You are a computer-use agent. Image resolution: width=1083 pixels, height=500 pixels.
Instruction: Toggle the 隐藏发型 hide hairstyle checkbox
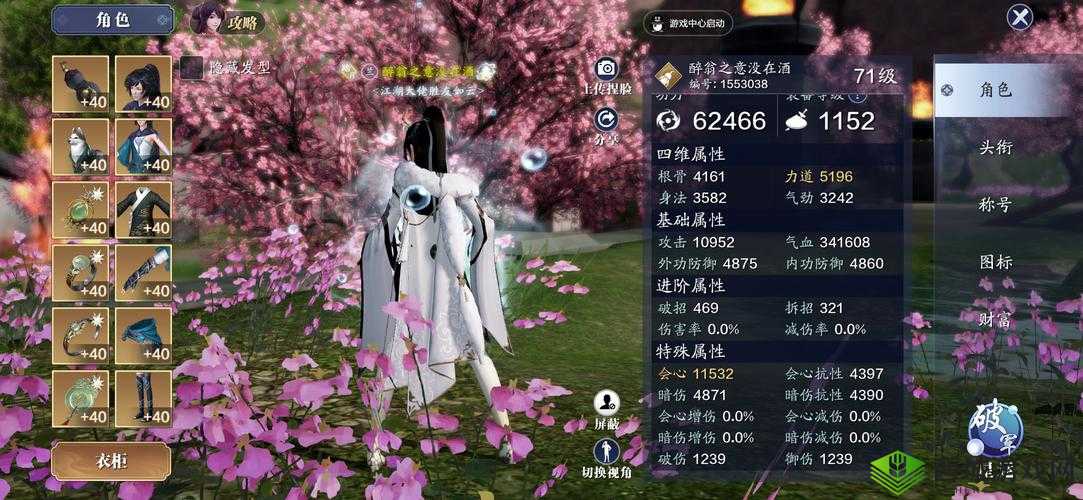click(x=191, y=68)
